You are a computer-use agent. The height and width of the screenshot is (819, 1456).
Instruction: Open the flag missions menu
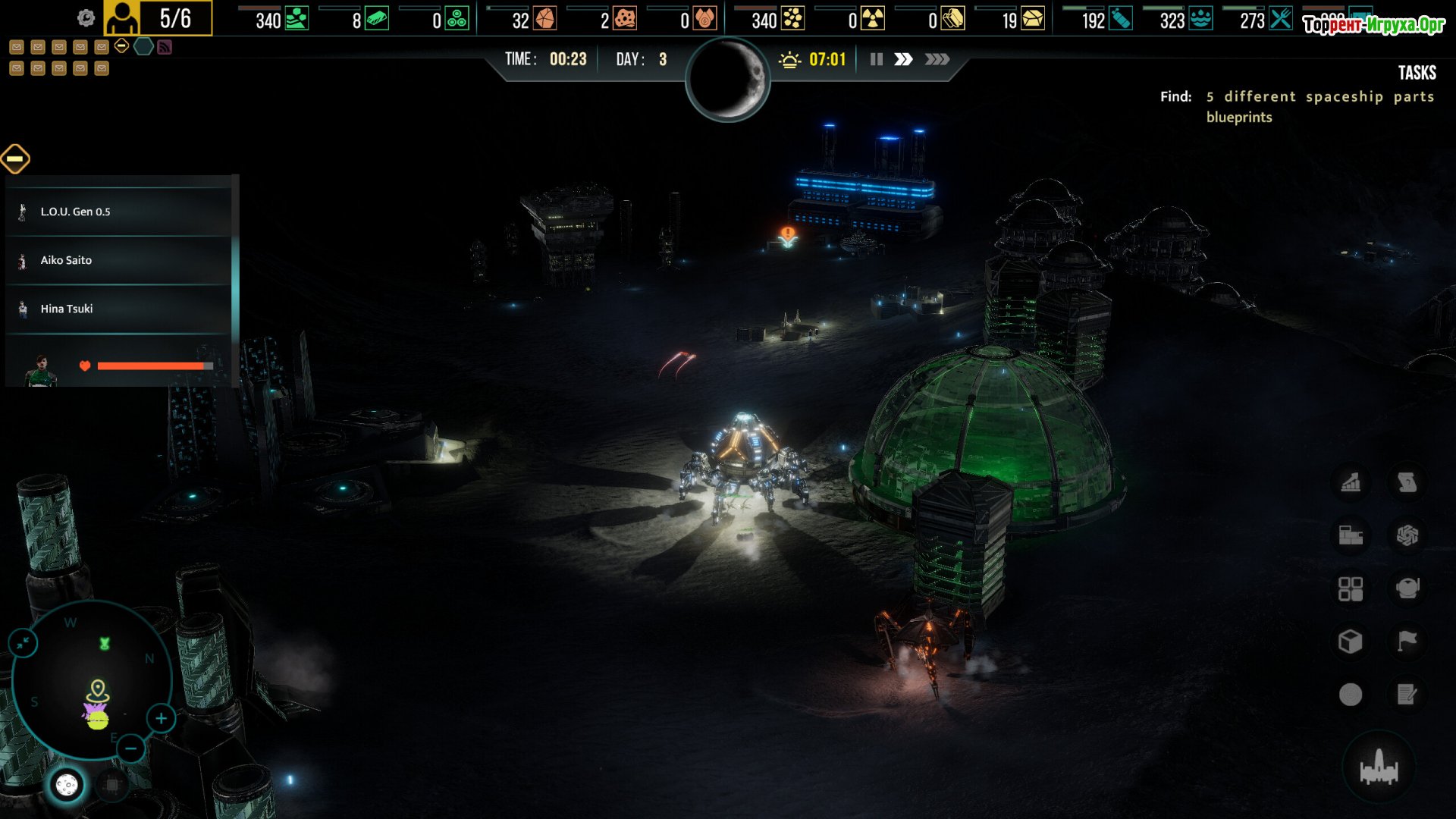coord(1407,642)
